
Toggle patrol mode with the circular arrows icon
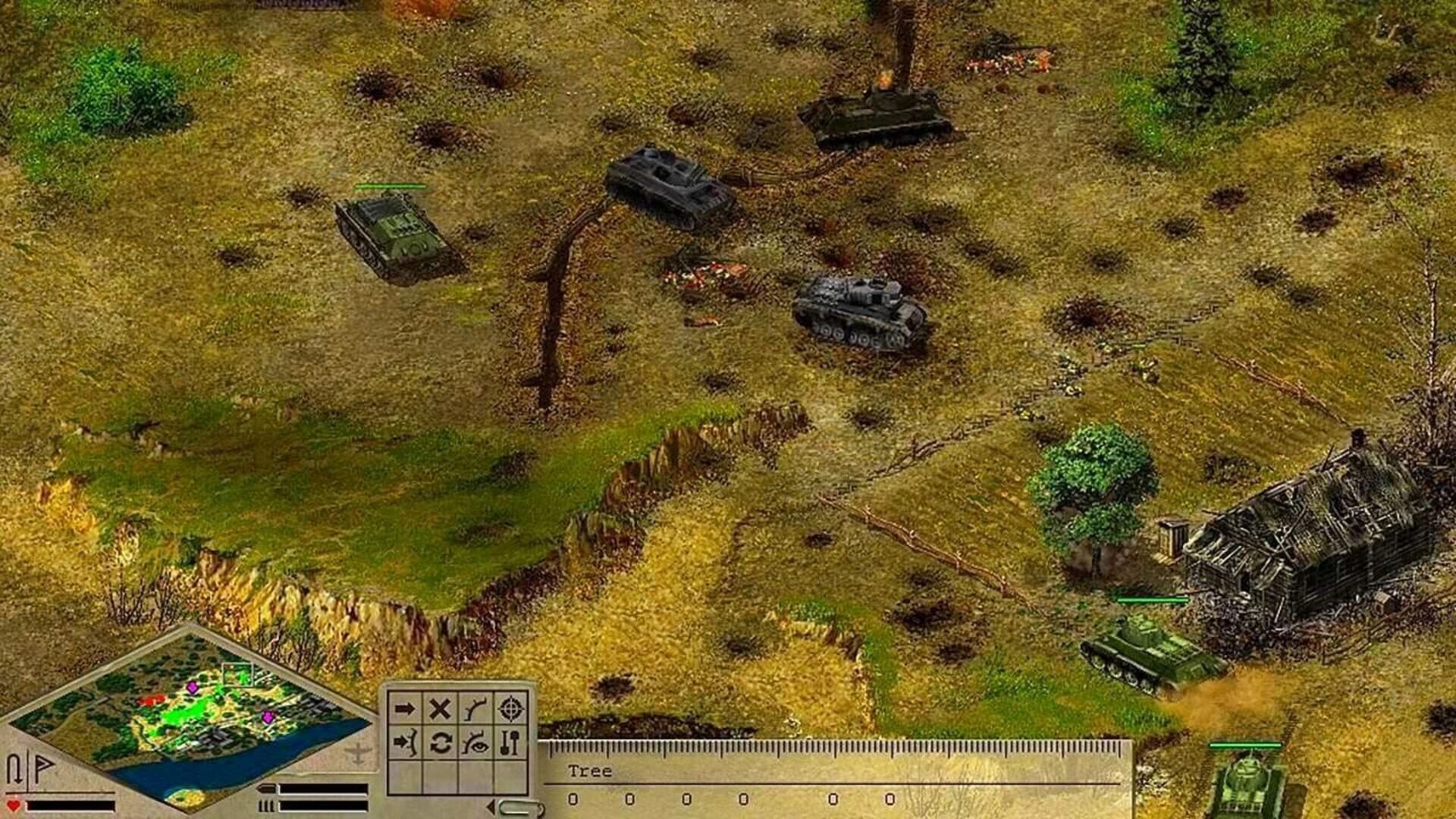(x=441, y=742)
